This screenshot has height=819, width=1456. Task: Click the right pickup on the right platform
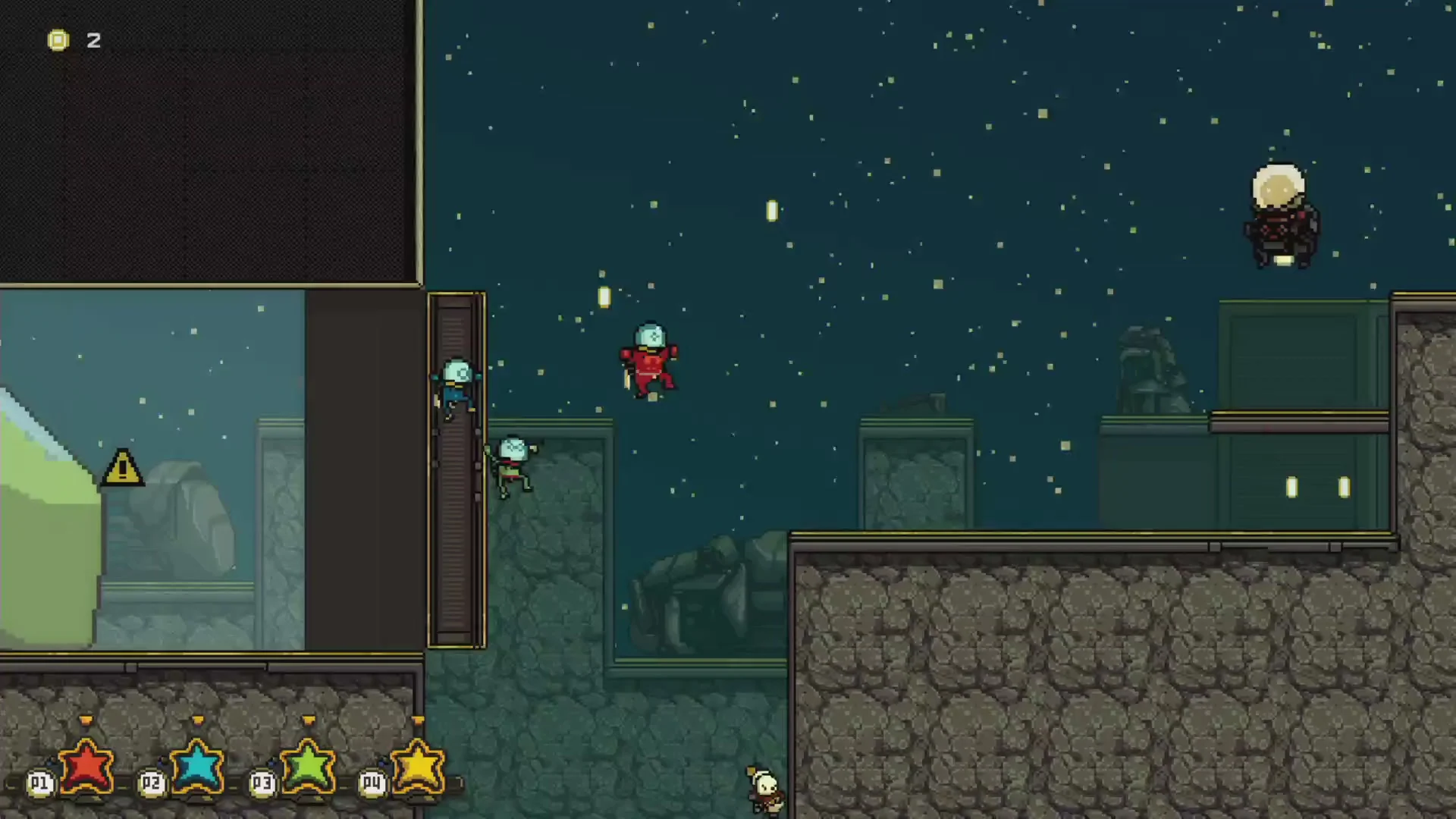(x=1344, y=488)
